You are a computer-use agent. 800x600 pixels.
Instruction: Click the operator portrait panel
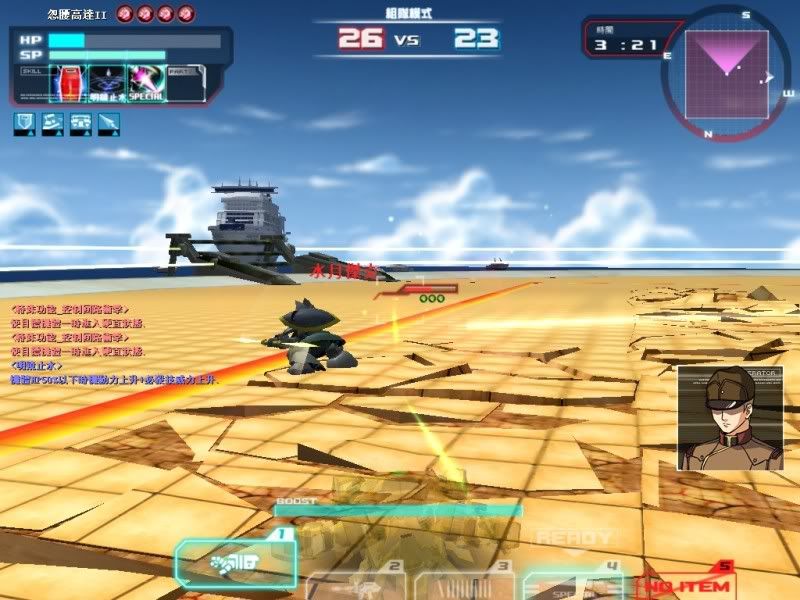[x=715, y=418]
